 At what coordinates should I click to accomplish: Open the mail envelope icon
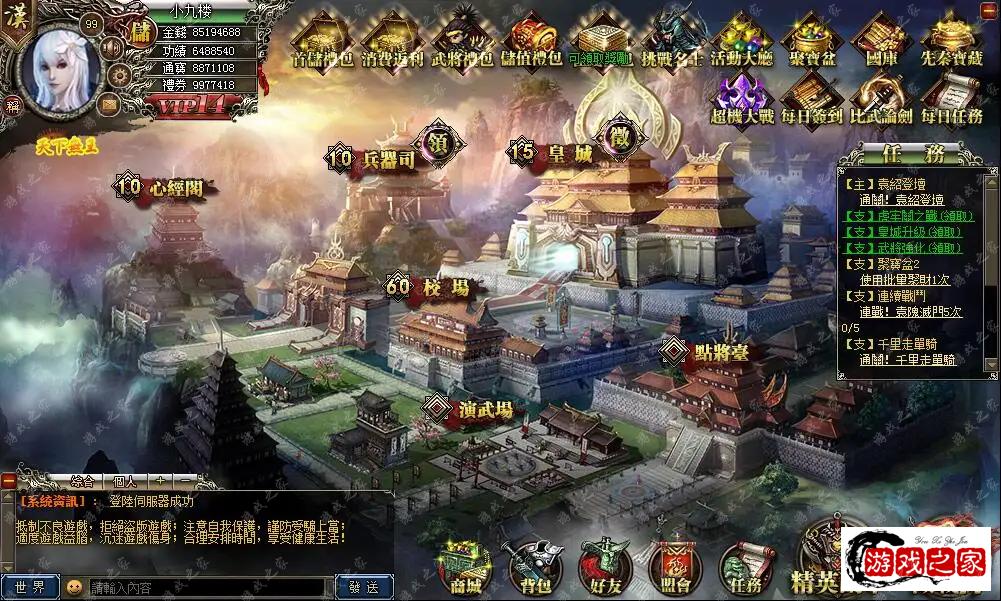[x=108, y=102]
